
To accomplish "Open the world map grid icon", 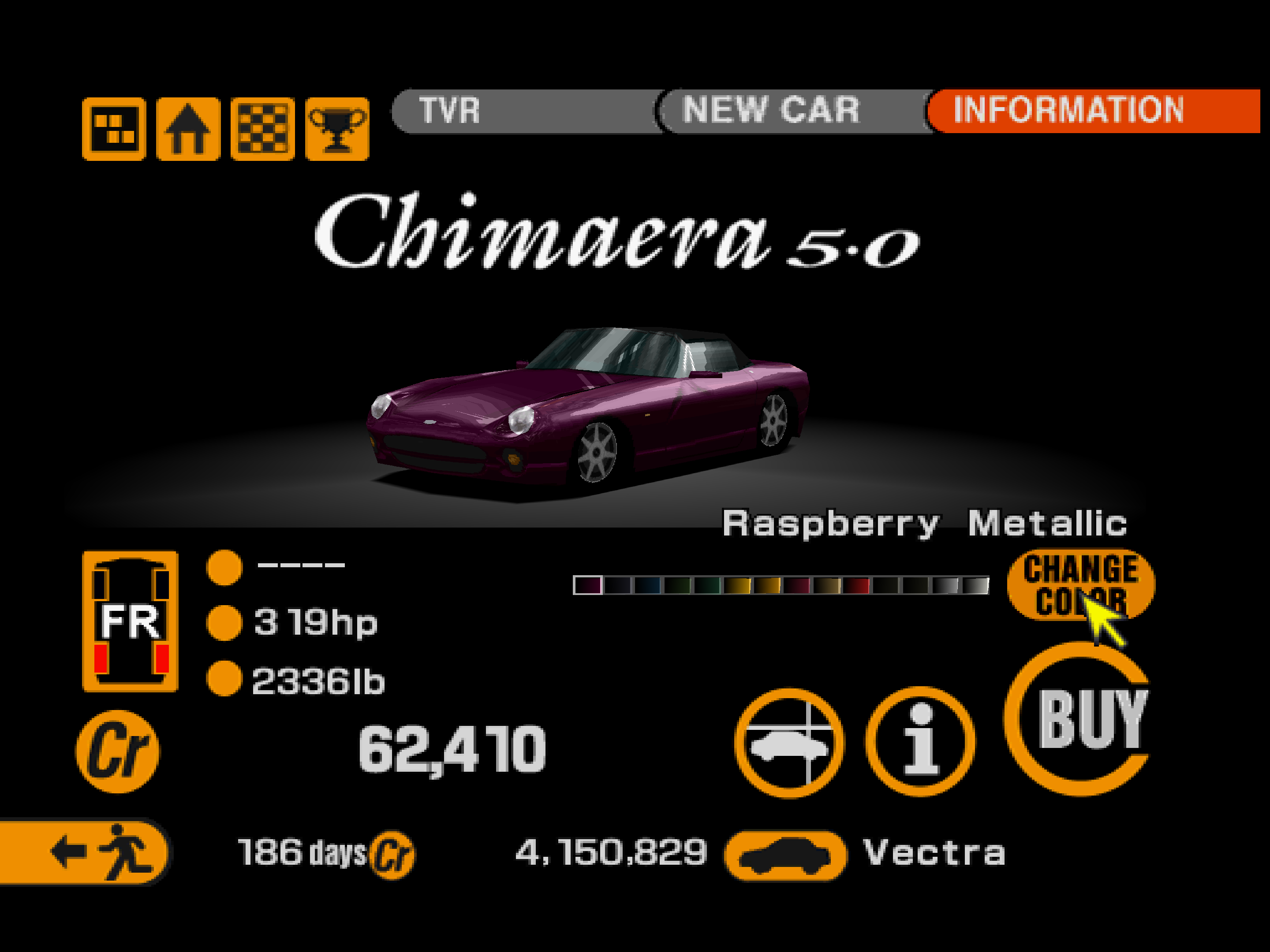I will (114, 129).
